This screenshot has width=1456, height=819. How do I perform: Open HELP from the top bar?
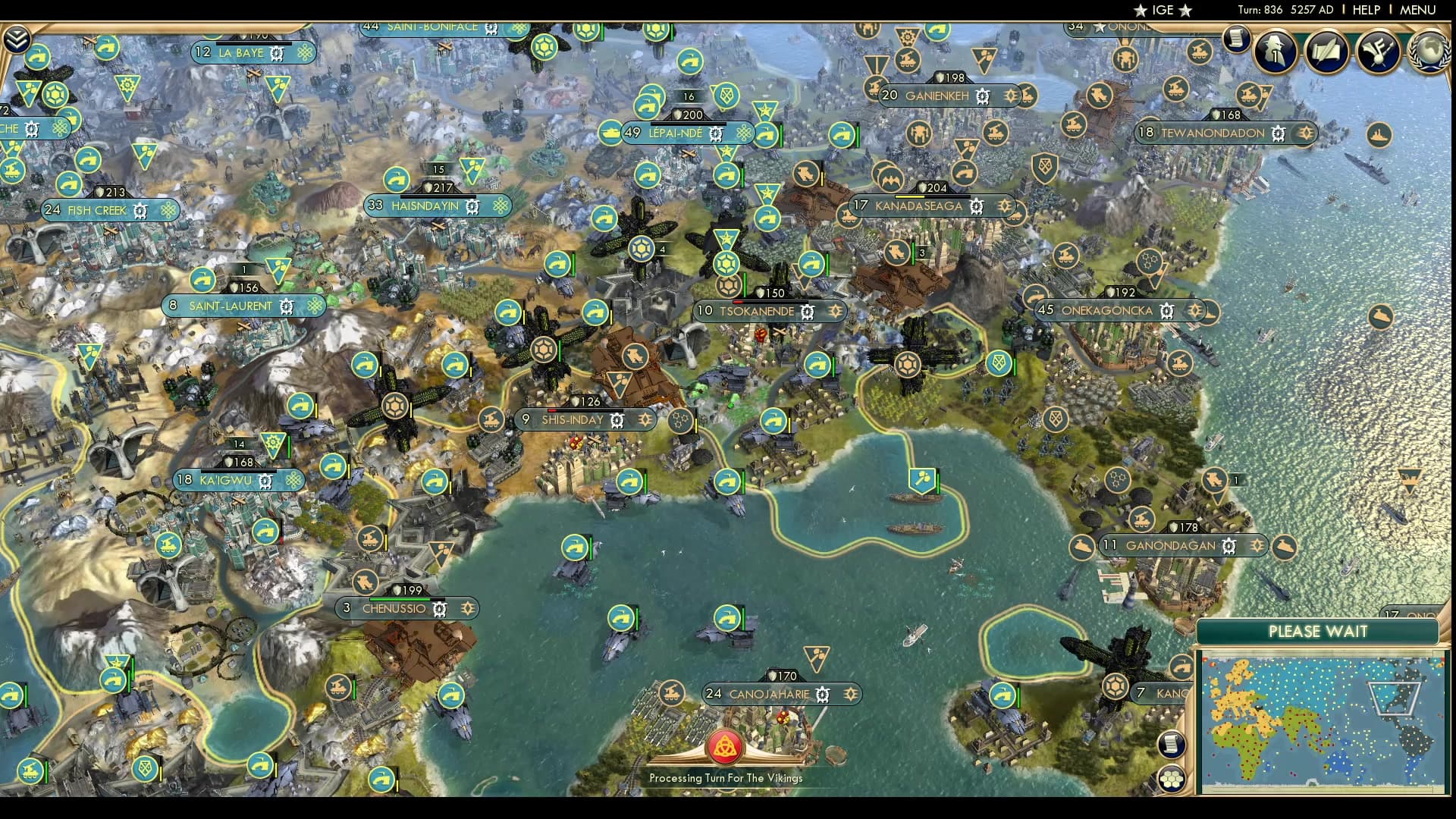click(1365, 10)
